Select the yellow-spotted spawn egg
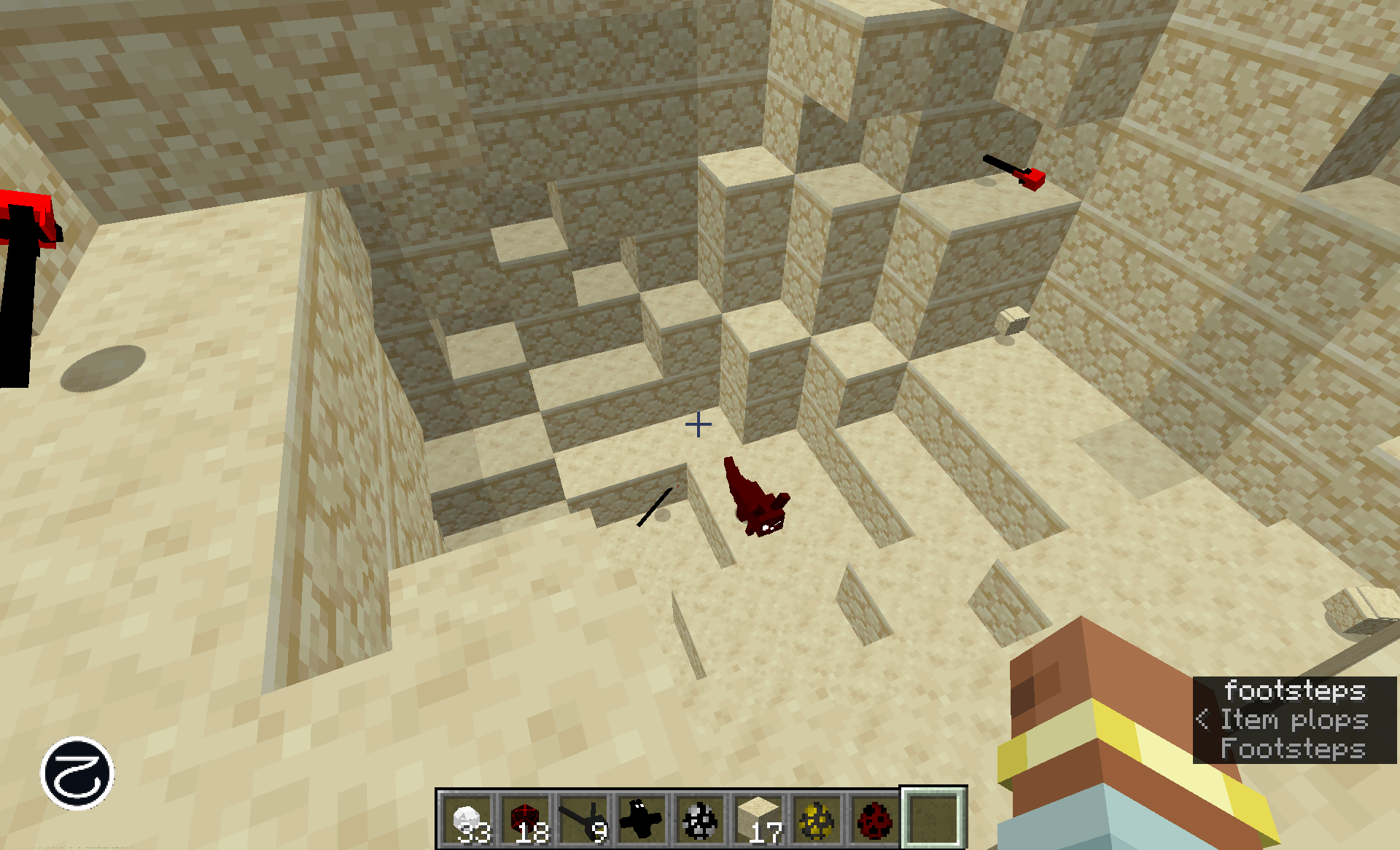Viewport: 1400px width, 850px height. point(817,818)
